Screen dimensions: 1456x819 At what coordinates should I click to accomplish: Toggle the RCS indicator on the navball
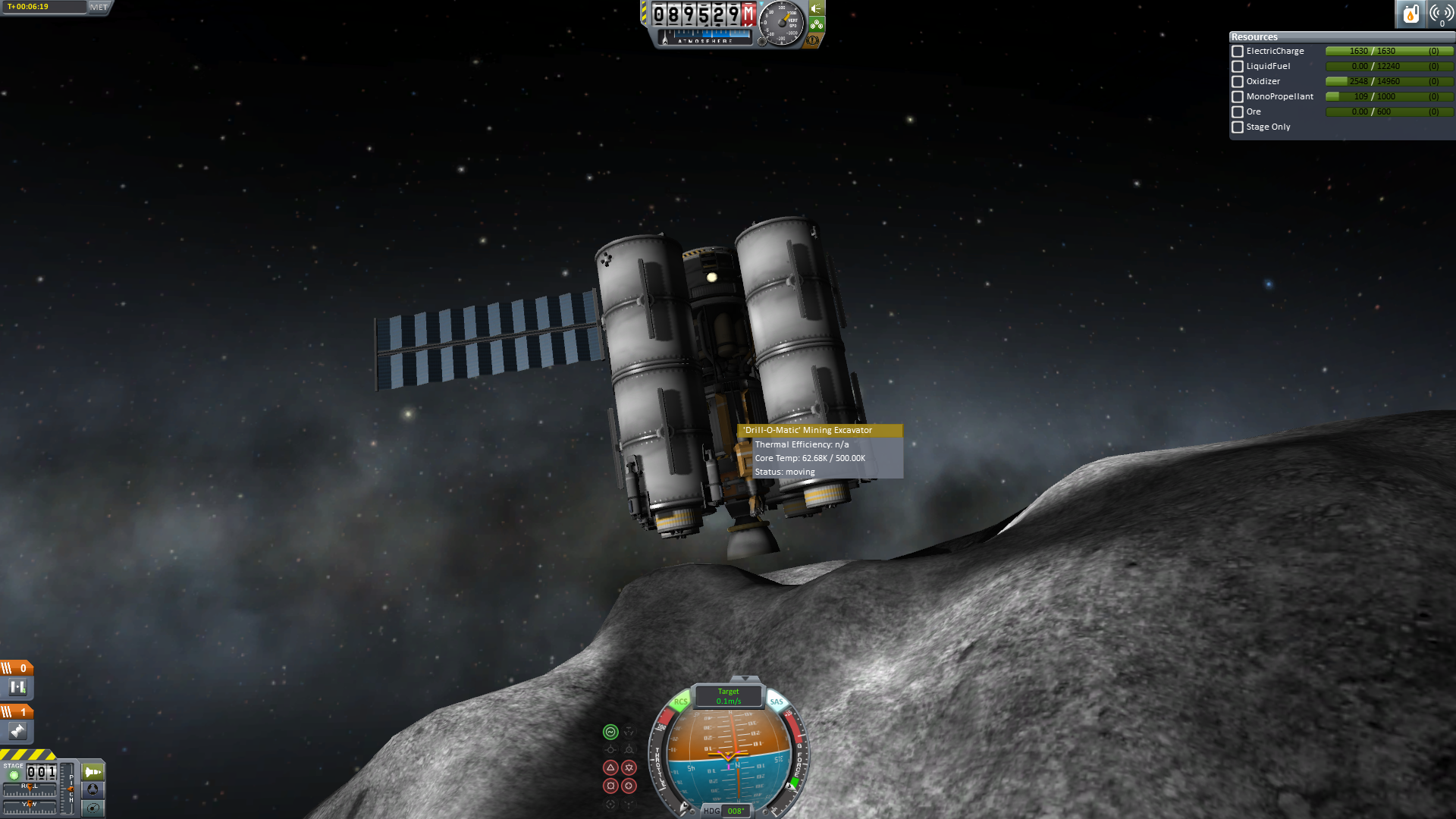click(680, 701)
